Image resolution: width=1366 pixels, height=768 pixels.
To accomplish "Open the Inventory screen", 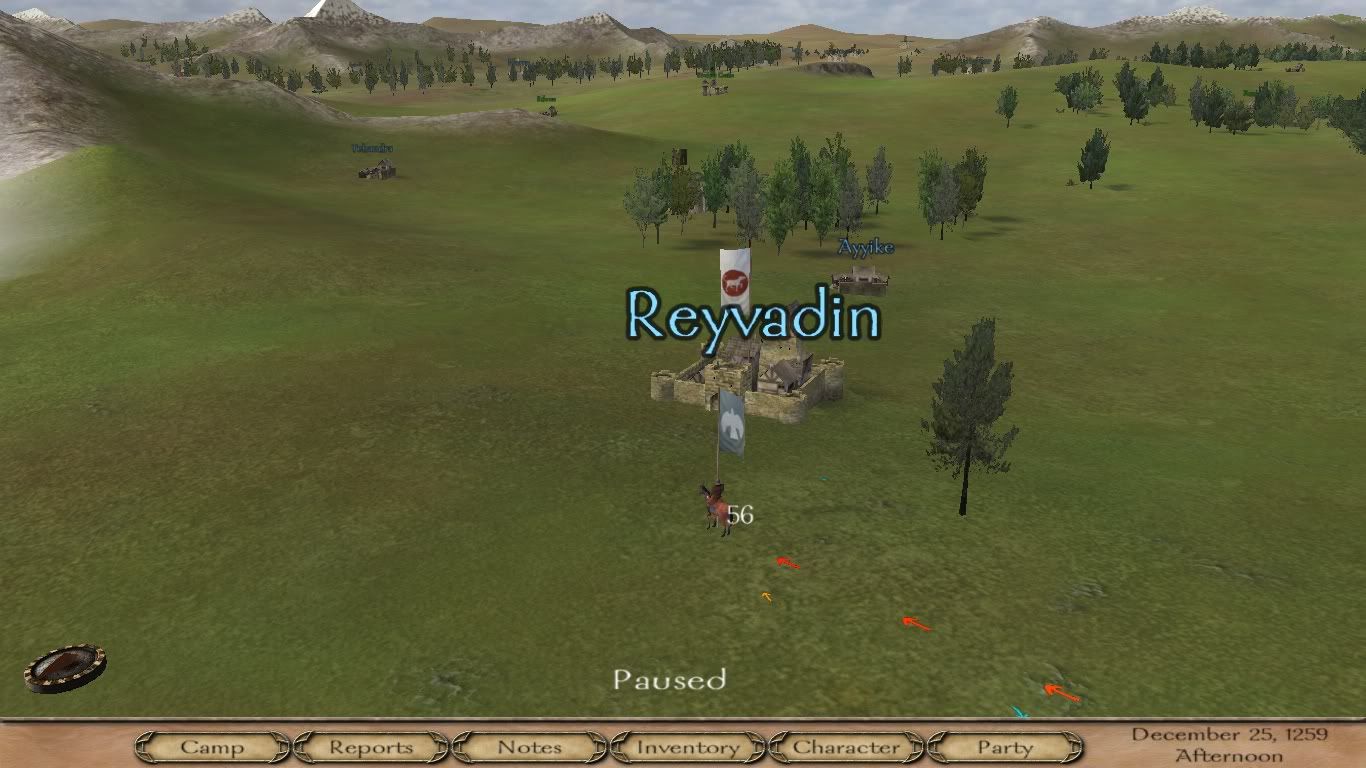I will [x=688, y=747].
